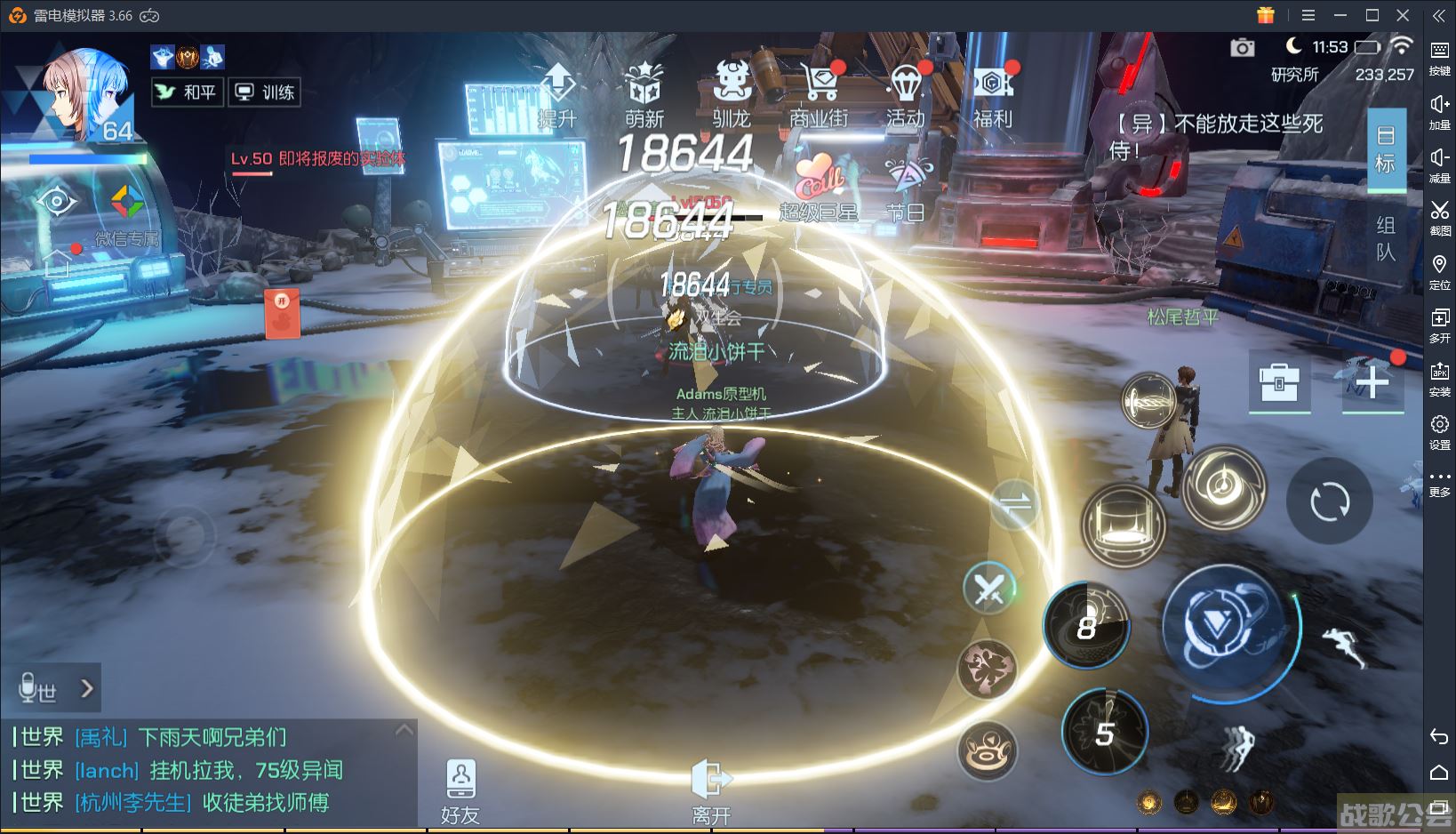
Task: Open the 提升 upgrade menu
Action: [557, 94]
